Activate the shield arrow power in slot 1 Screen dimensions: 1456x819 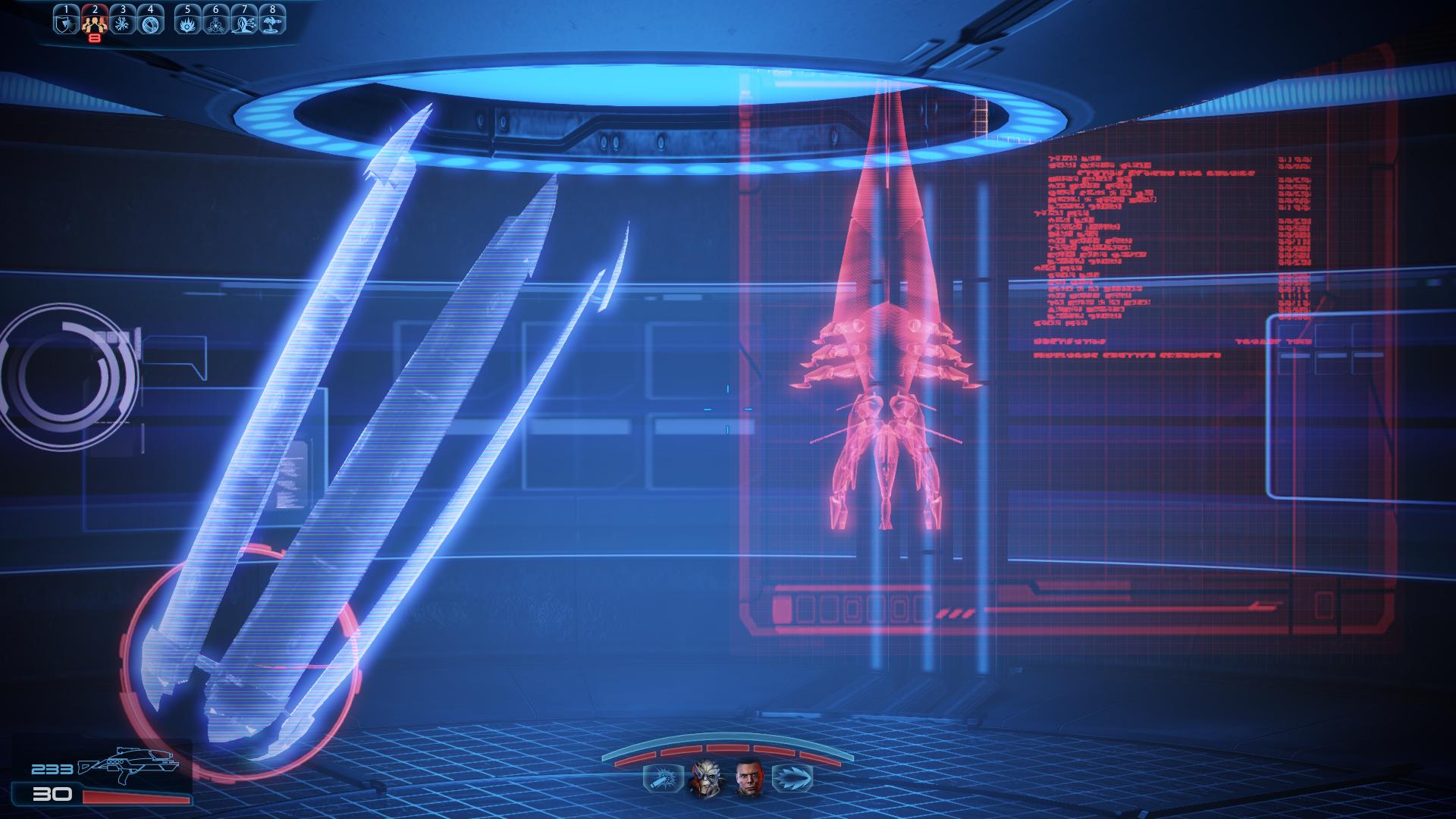pyautogui.click(x=67, y=23)
